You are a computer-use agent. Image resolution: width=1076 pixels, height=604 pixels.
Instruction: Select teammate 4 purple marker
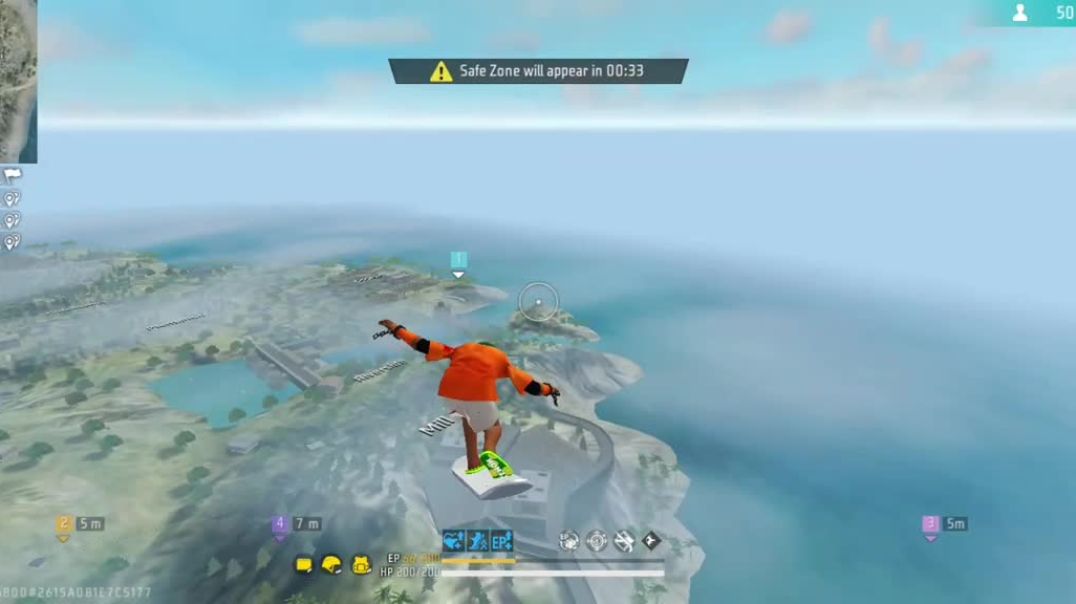coord(280,524)
